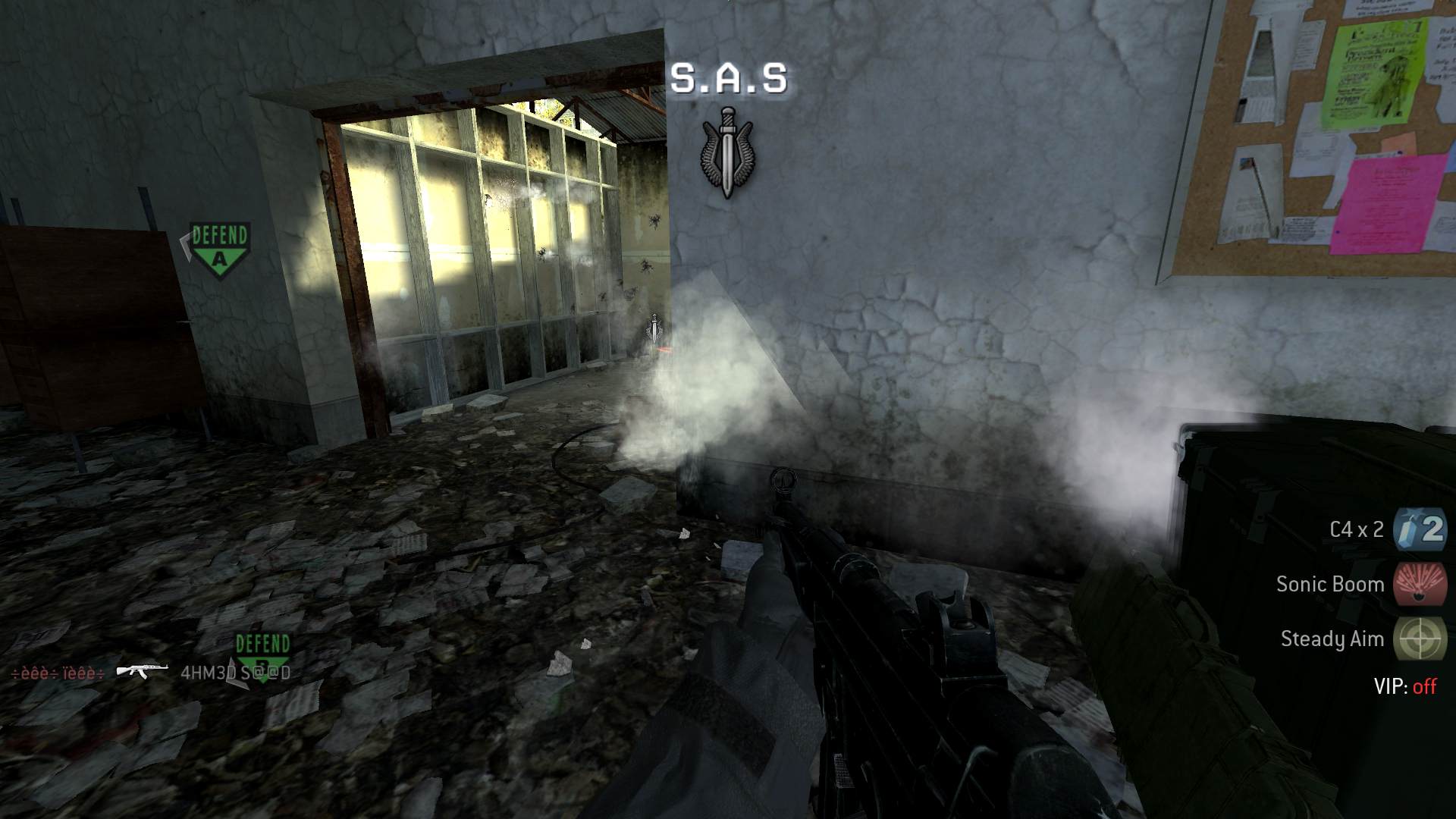The height and width of the screenshot is (819, 1456).
Task: Toggle the VIP off status
Action: click(x=1423, y=687)
